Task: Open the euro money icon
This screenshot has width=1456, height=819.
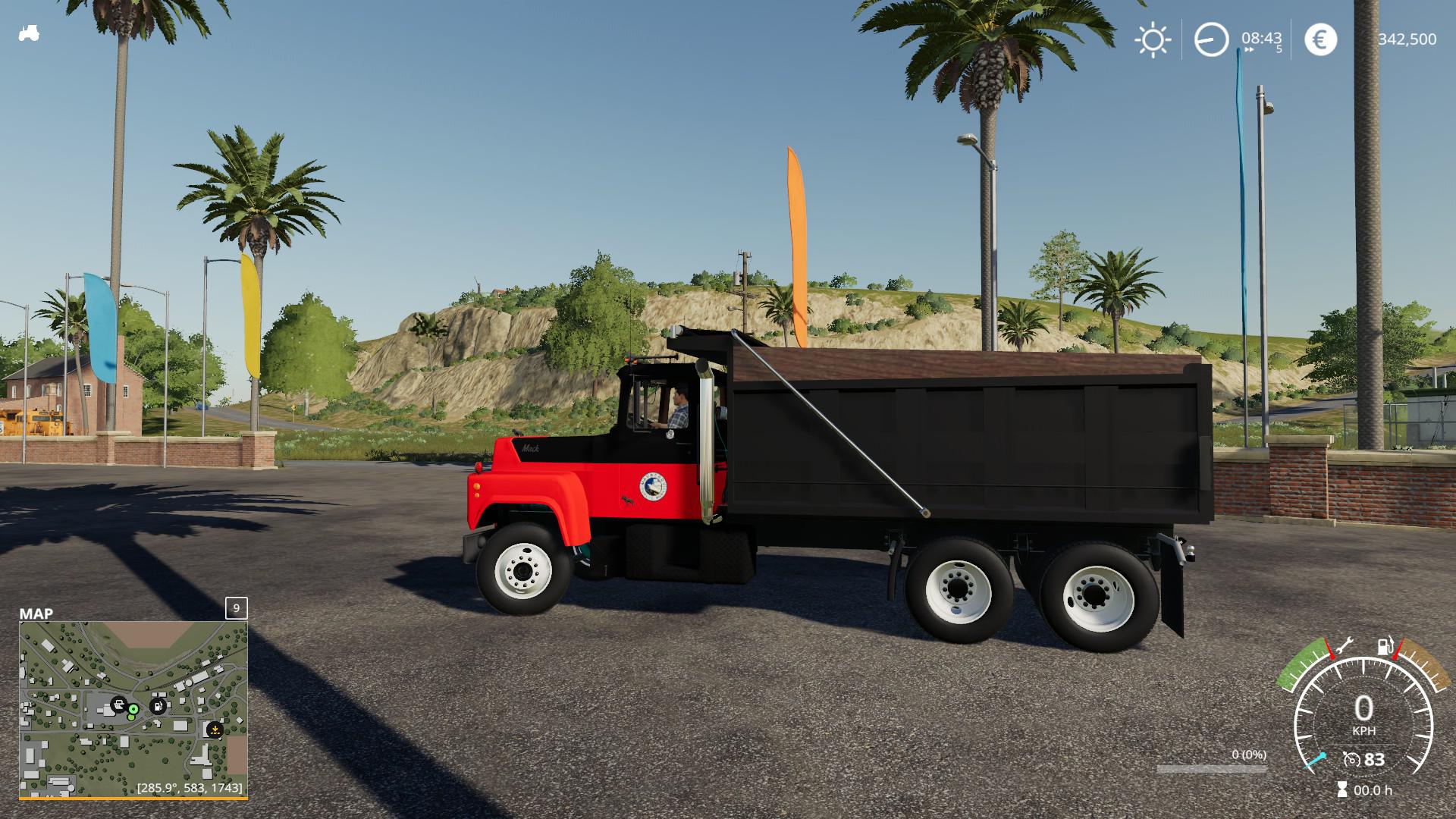Action: point(1320,39)
